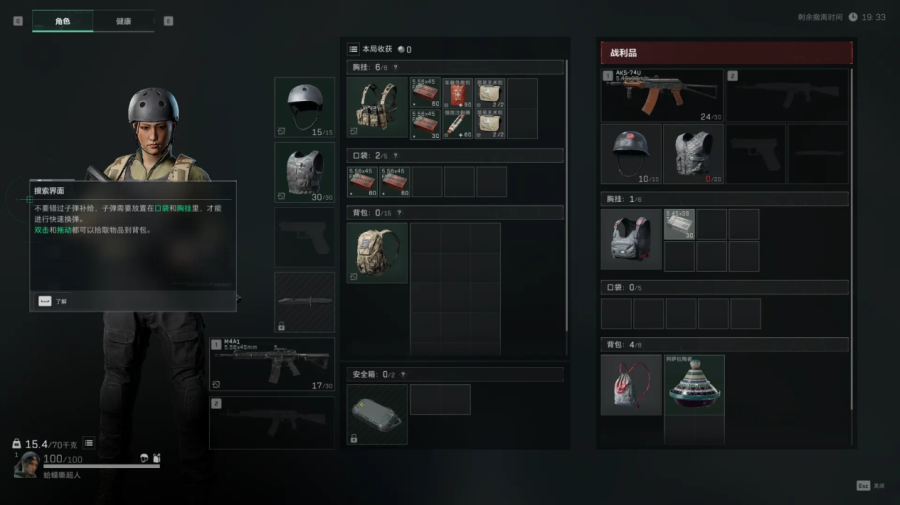Click the list icon beside carry weight
Viewport: 900px width, 505px height.
pyautogui.click(x=88, y=443)
